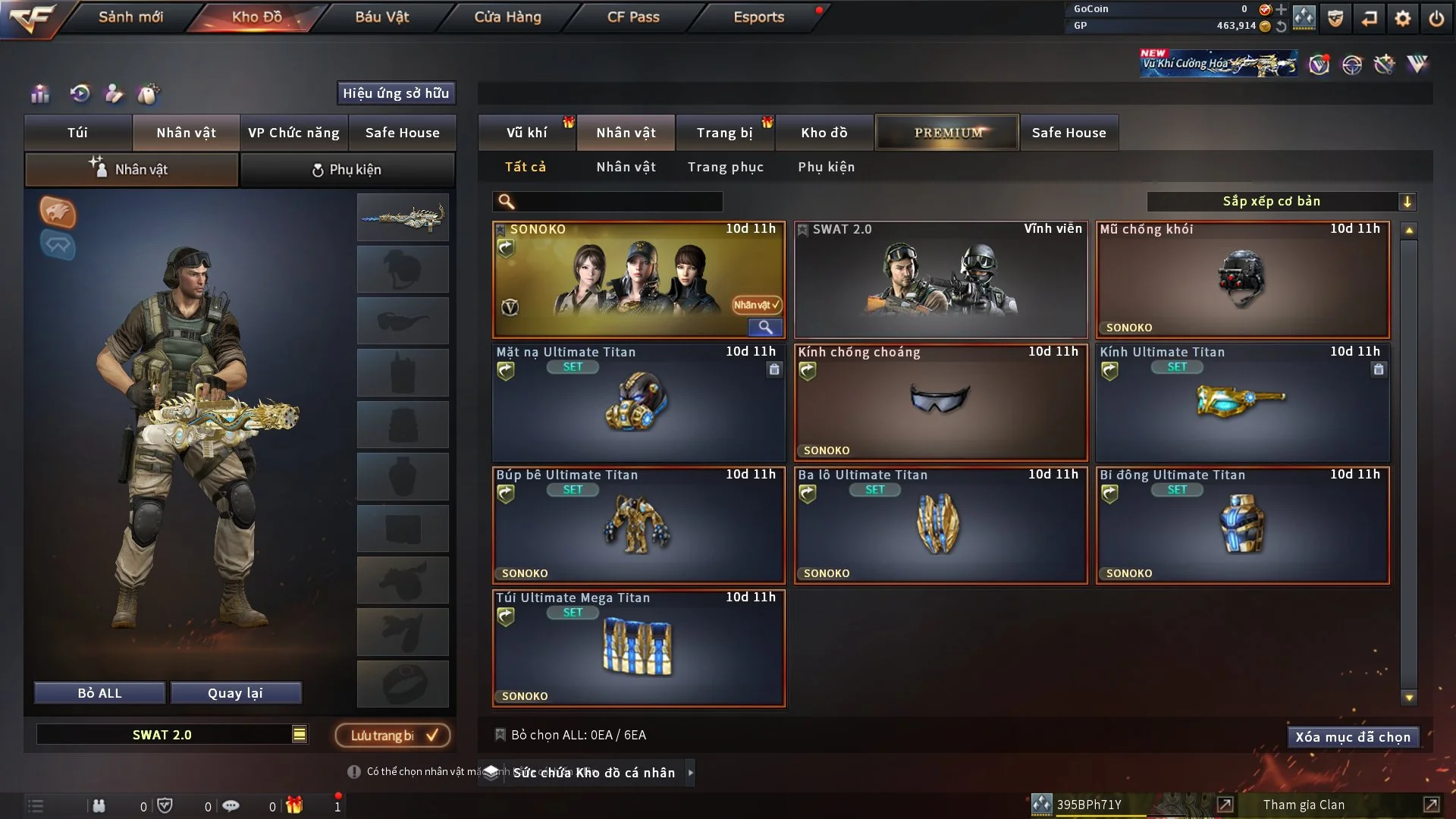Expand 'Sức chứa Kho đồ cá nhân' panel

[691, 773]
